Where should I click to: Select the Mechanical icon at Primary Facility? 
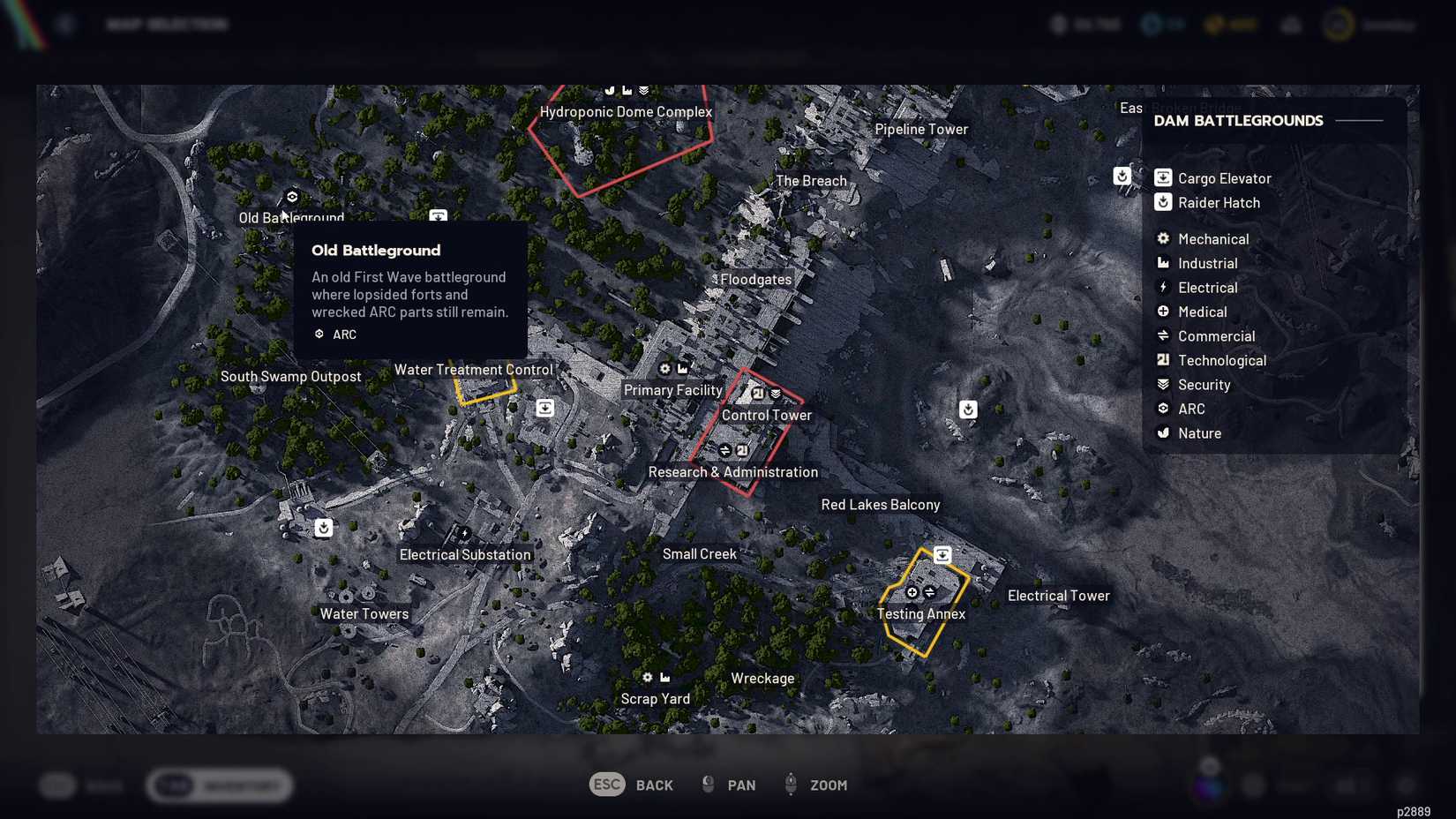point(665,368)
